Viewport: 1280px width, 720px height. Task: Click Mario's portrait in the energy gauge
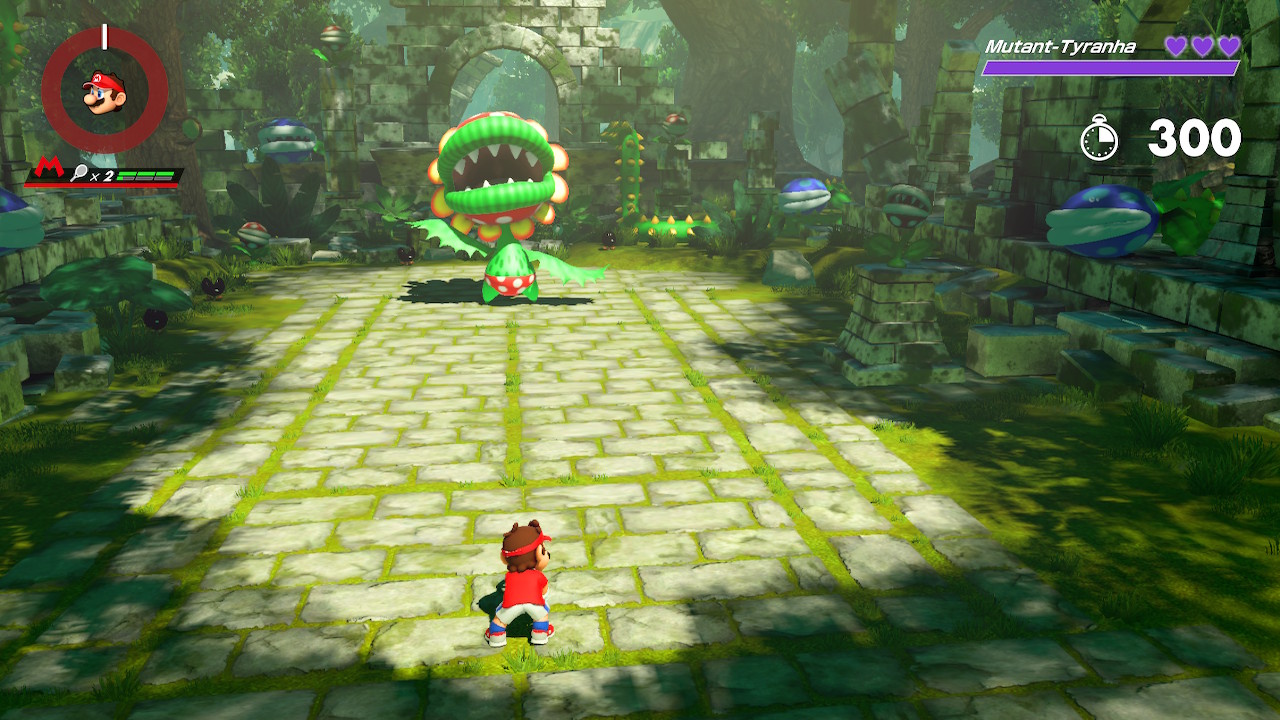104,91
